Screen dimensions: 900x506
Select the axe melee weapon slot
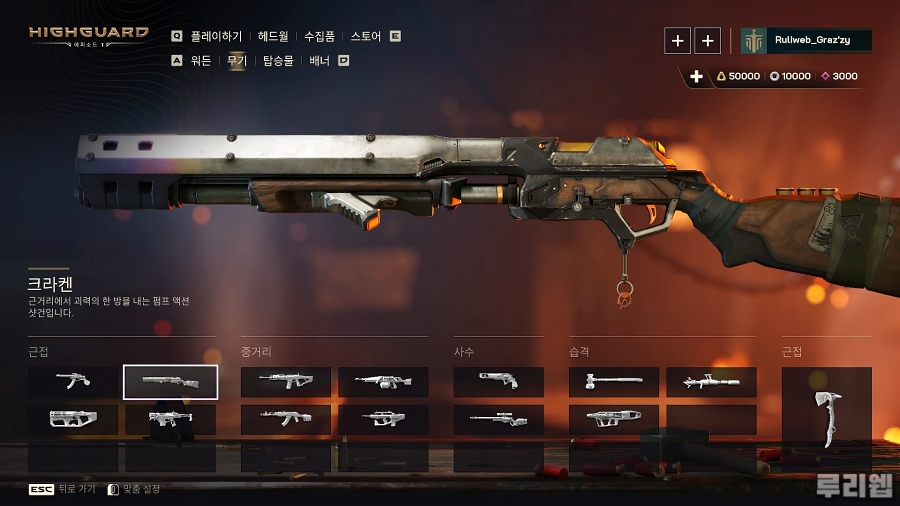[826, 420]
